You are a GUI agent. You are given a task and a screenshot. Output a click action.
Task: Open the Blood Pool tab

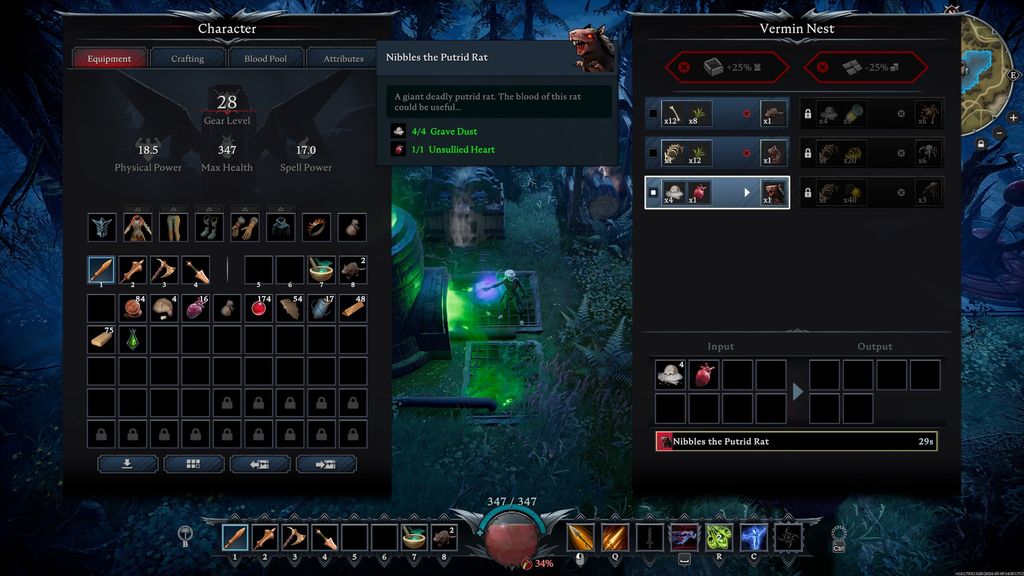[265, 59]
